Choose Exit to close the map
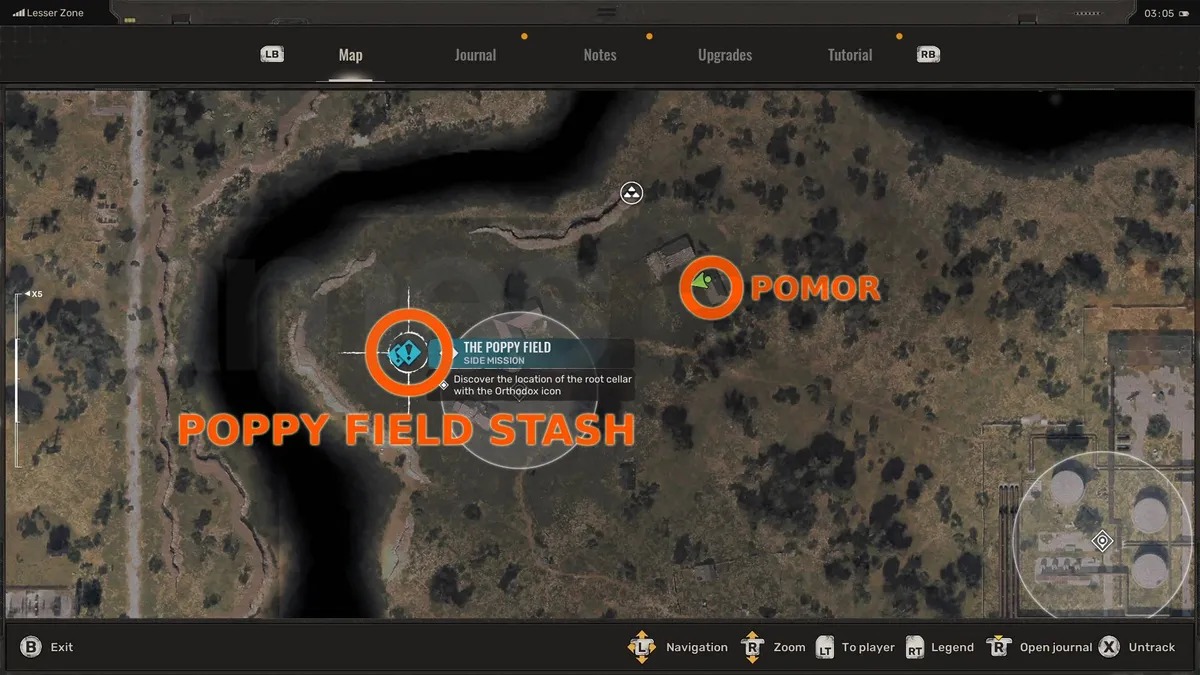Screen dimensions: 1200x675 [48, 647]
